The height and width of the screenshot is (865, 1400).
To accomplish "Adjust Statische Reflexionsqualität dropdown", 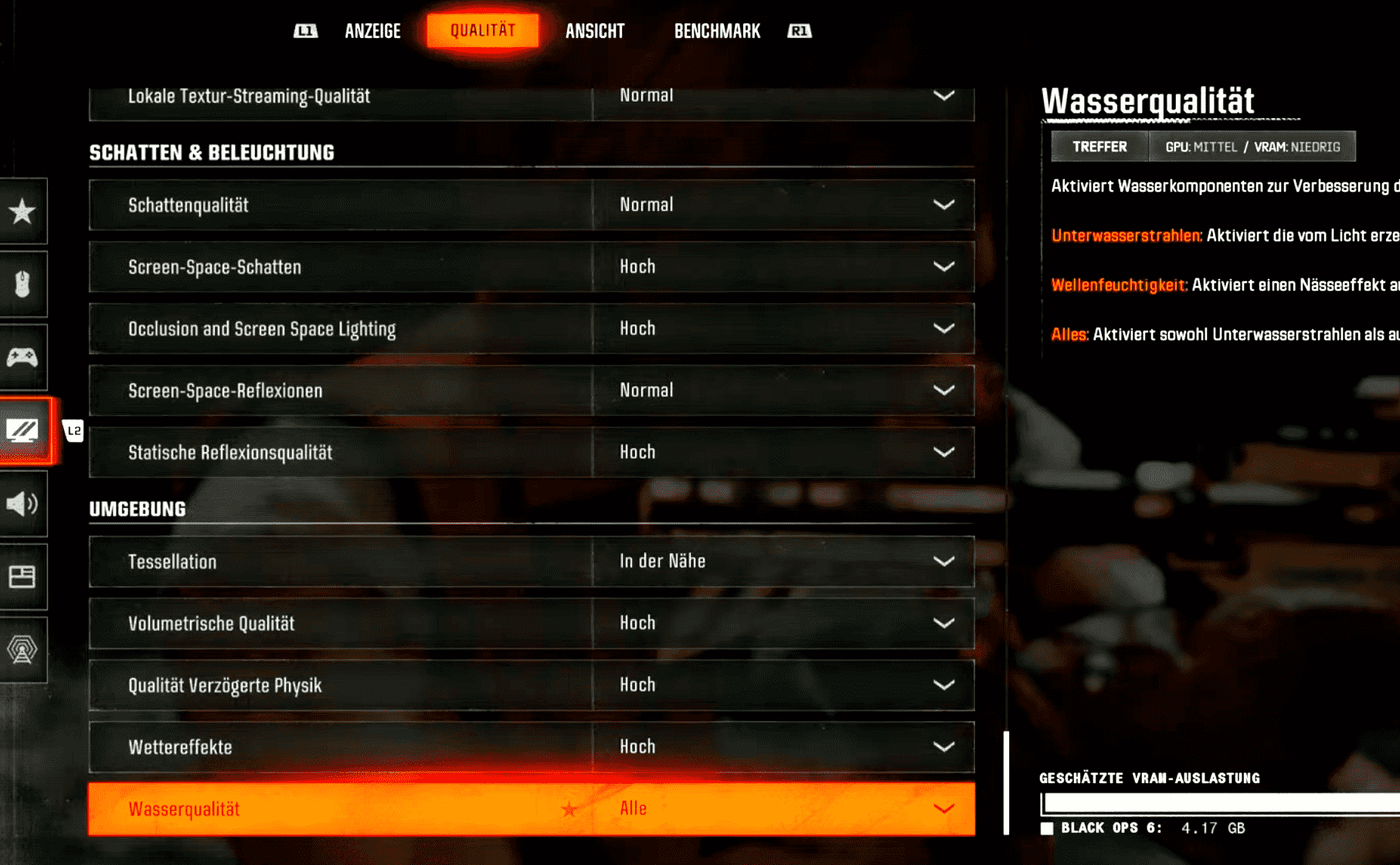I will click(783, 452).
